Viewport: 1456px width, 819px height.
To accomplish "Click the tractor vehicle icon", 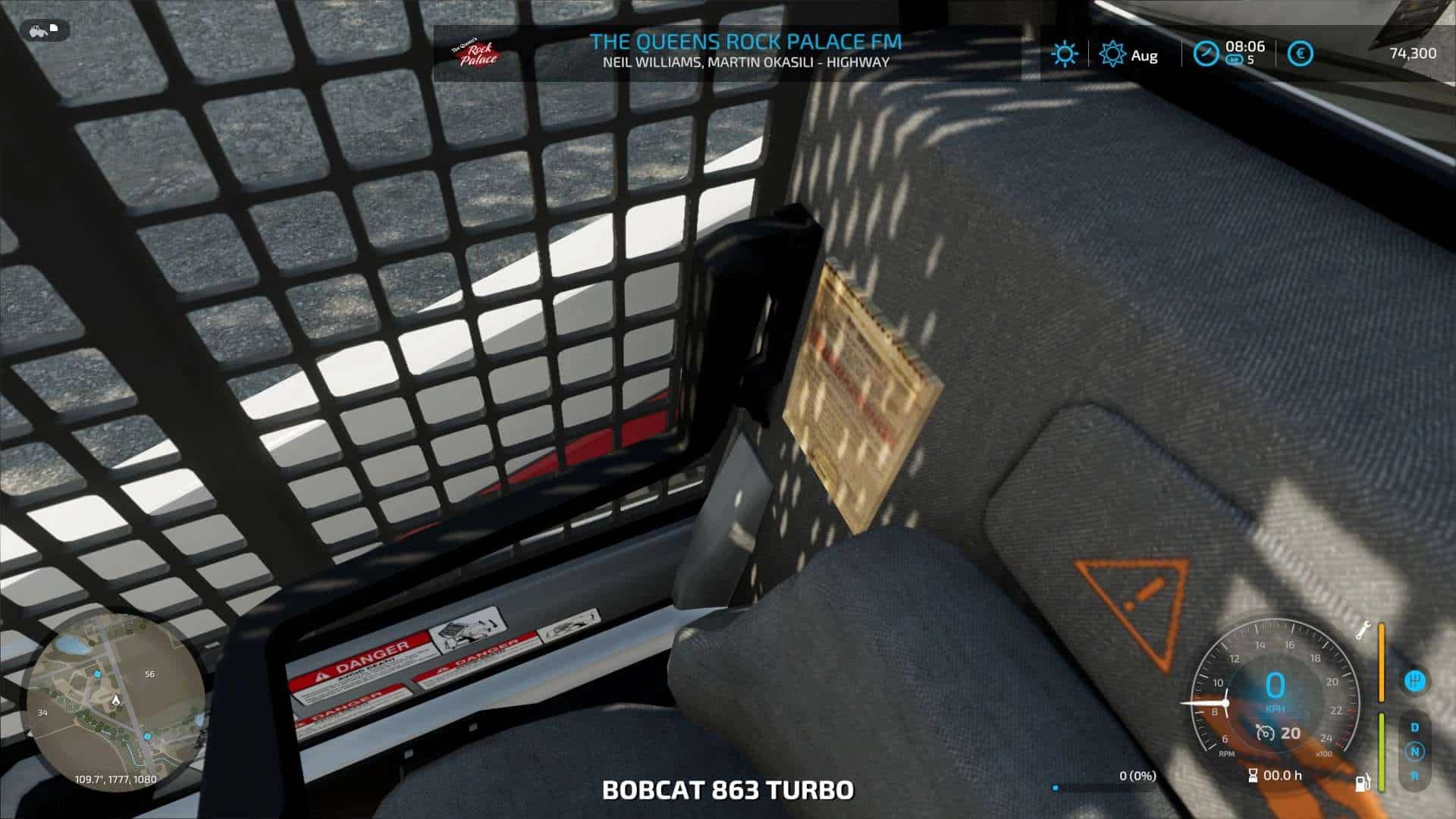I will (36, 30).
